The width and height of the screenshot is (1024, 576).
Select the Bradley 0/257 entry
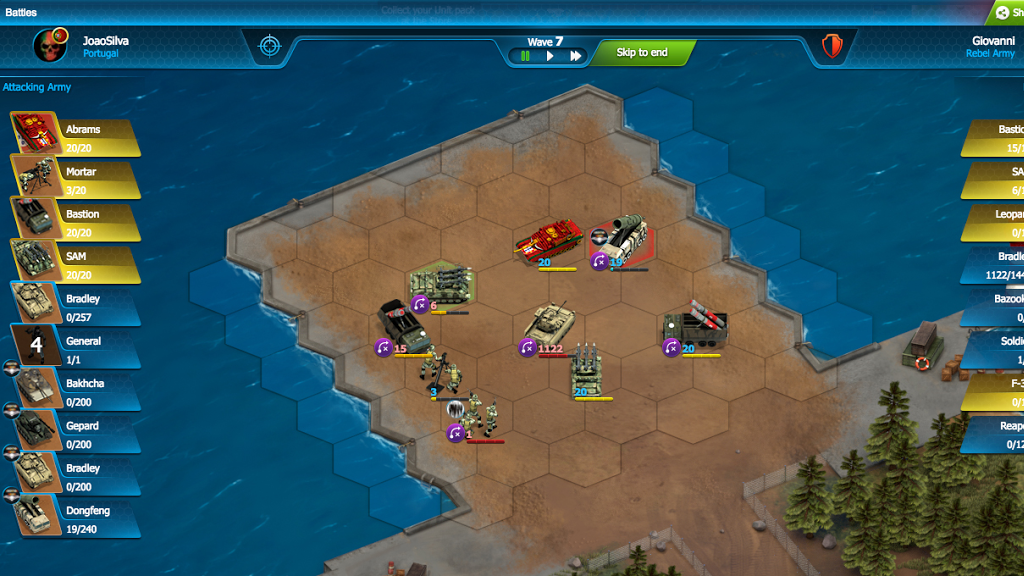[76, 307]
